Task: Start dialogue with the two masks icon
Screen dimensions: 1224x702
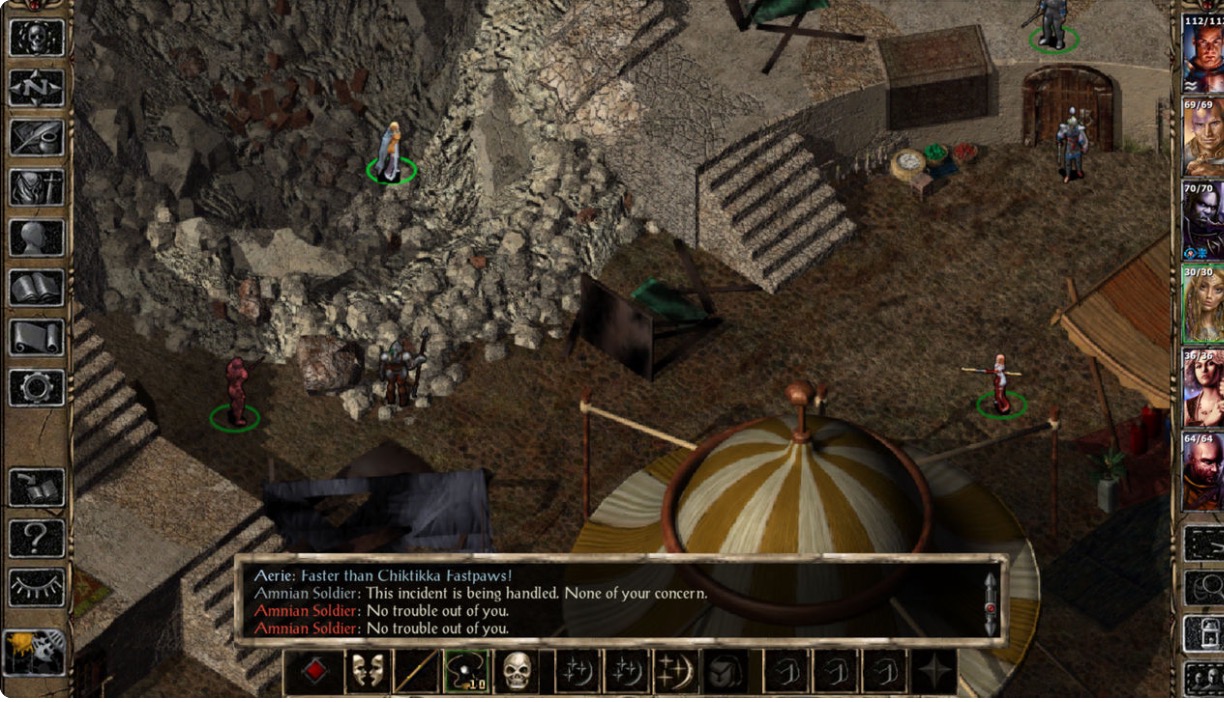Action: click(x=366, y=672)
